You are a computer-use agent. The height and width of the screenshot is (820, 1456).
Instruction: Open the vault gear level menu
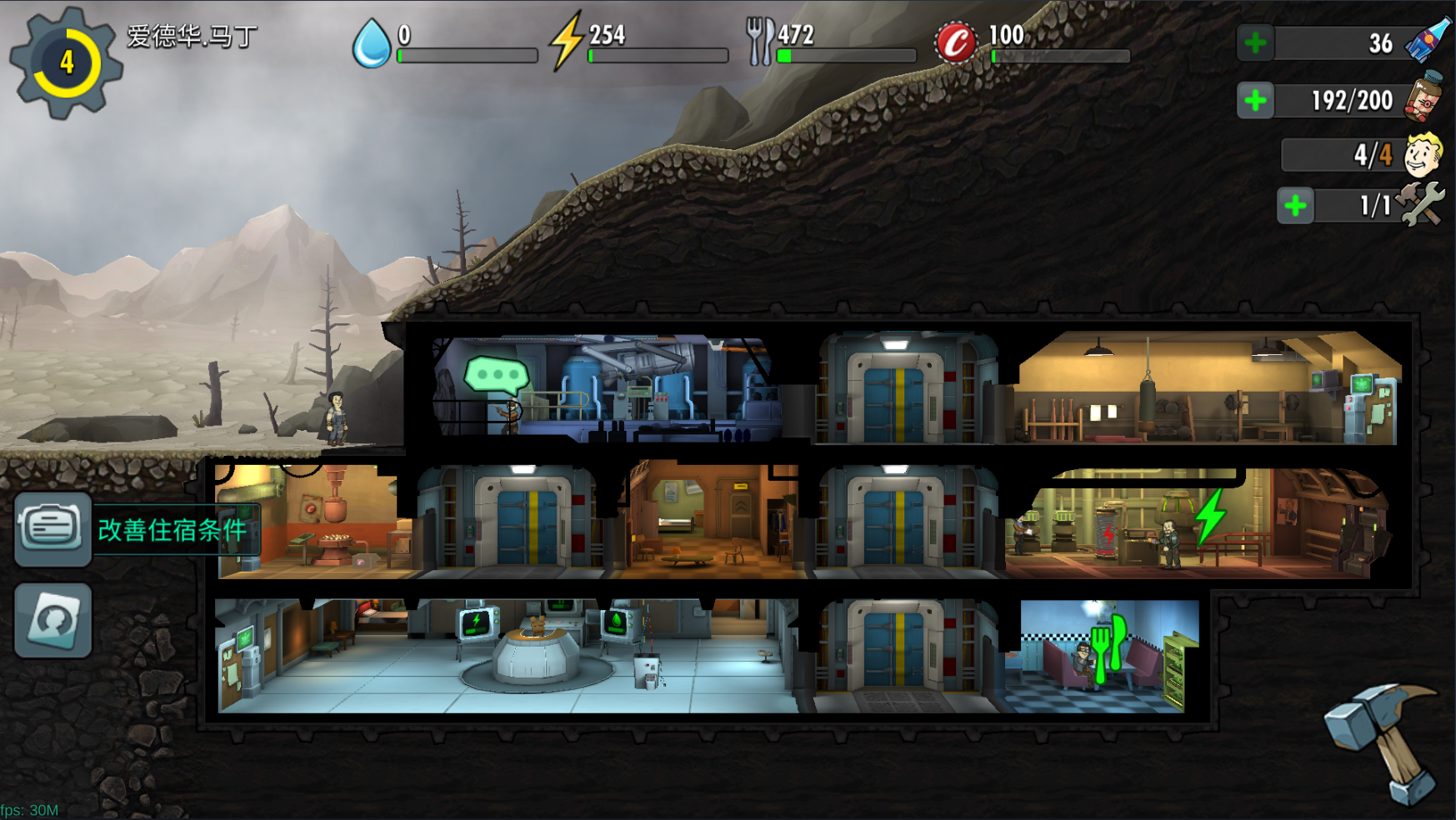(x=65, y=63)
